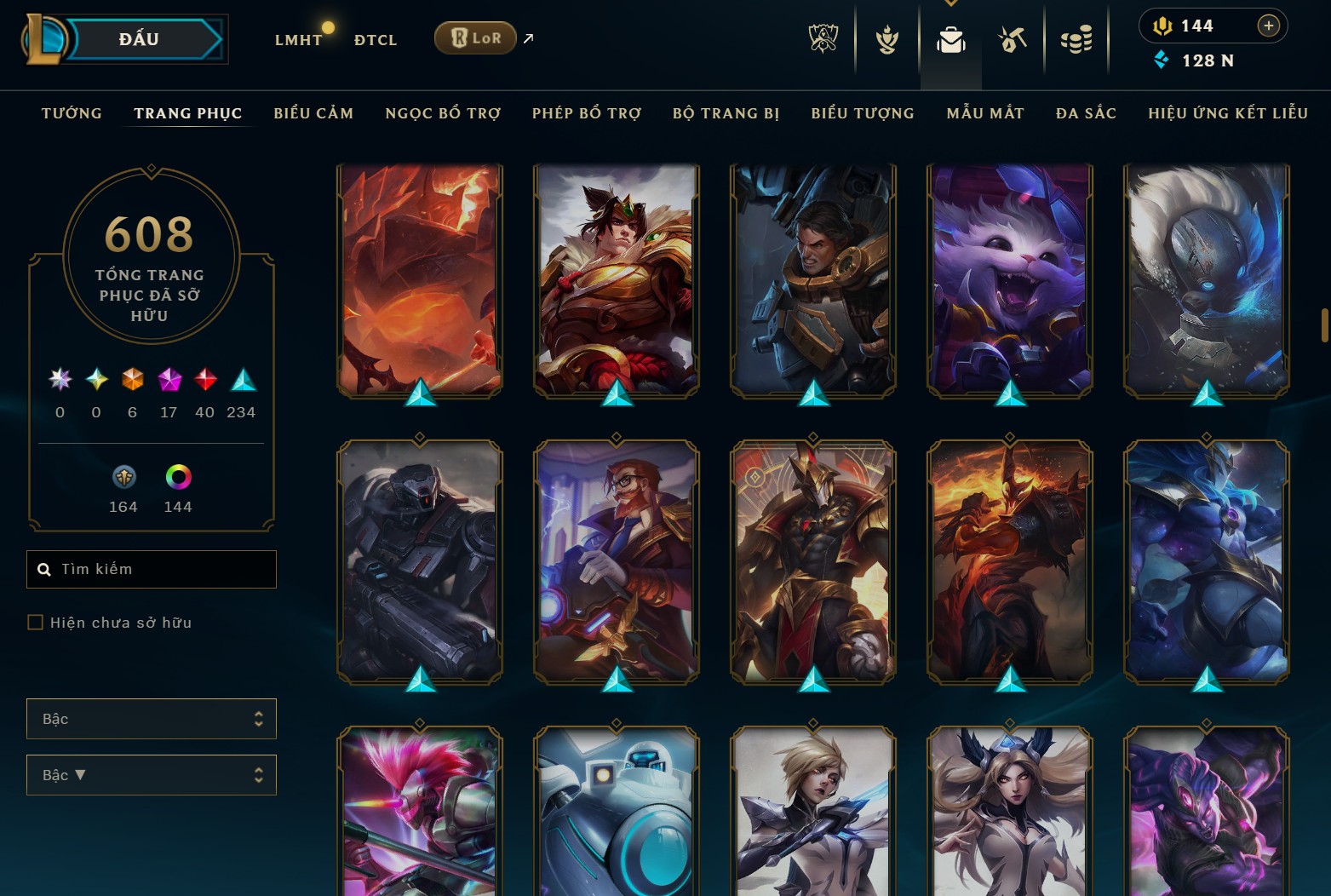Enable the 'Hiện chưa sở hữu' checkbox

(36, 622)
